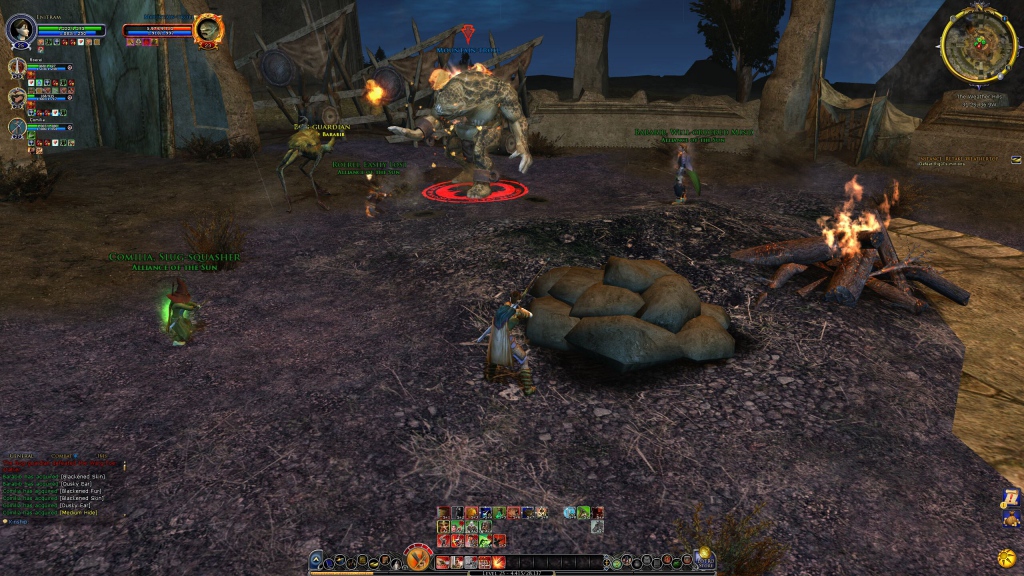
Task: Select the first fellowship member portrait
Action: point(17,68)
